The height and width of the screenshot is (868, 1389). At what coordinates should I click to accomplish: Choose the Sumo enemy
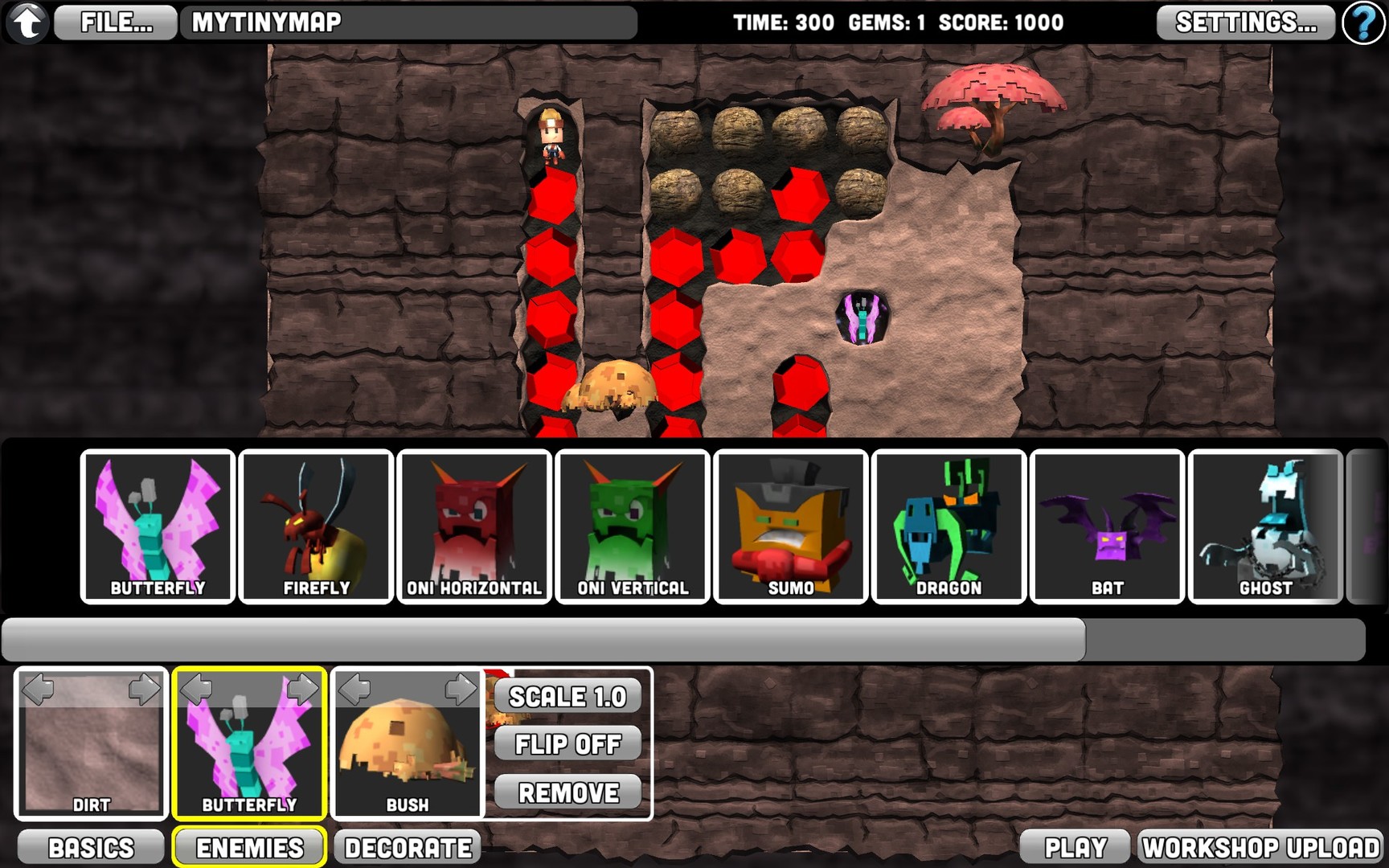[x=790, y=526]
